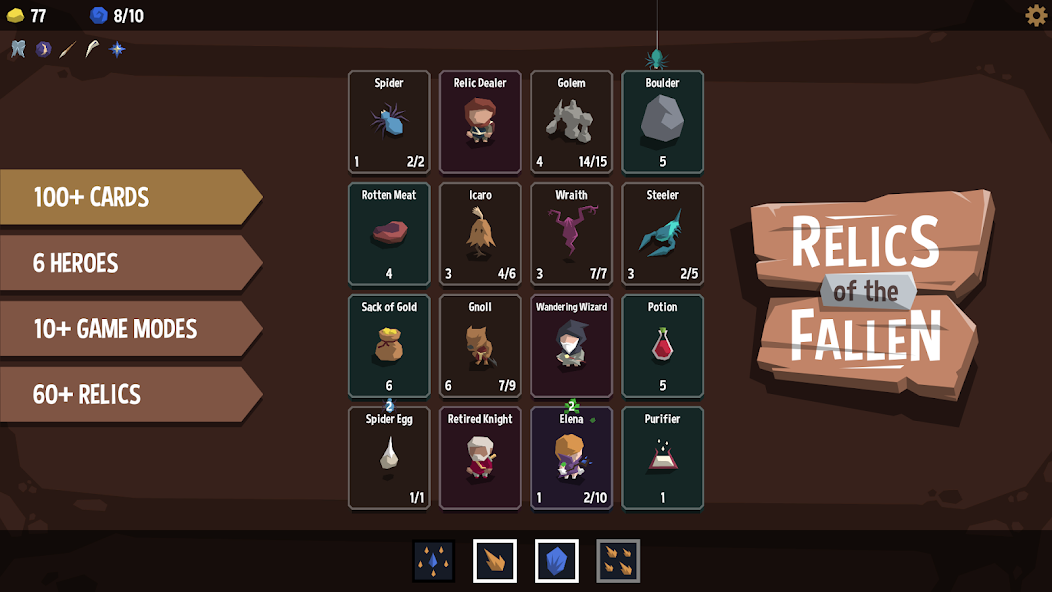Pick the Steeler card

tap(662, 234)
